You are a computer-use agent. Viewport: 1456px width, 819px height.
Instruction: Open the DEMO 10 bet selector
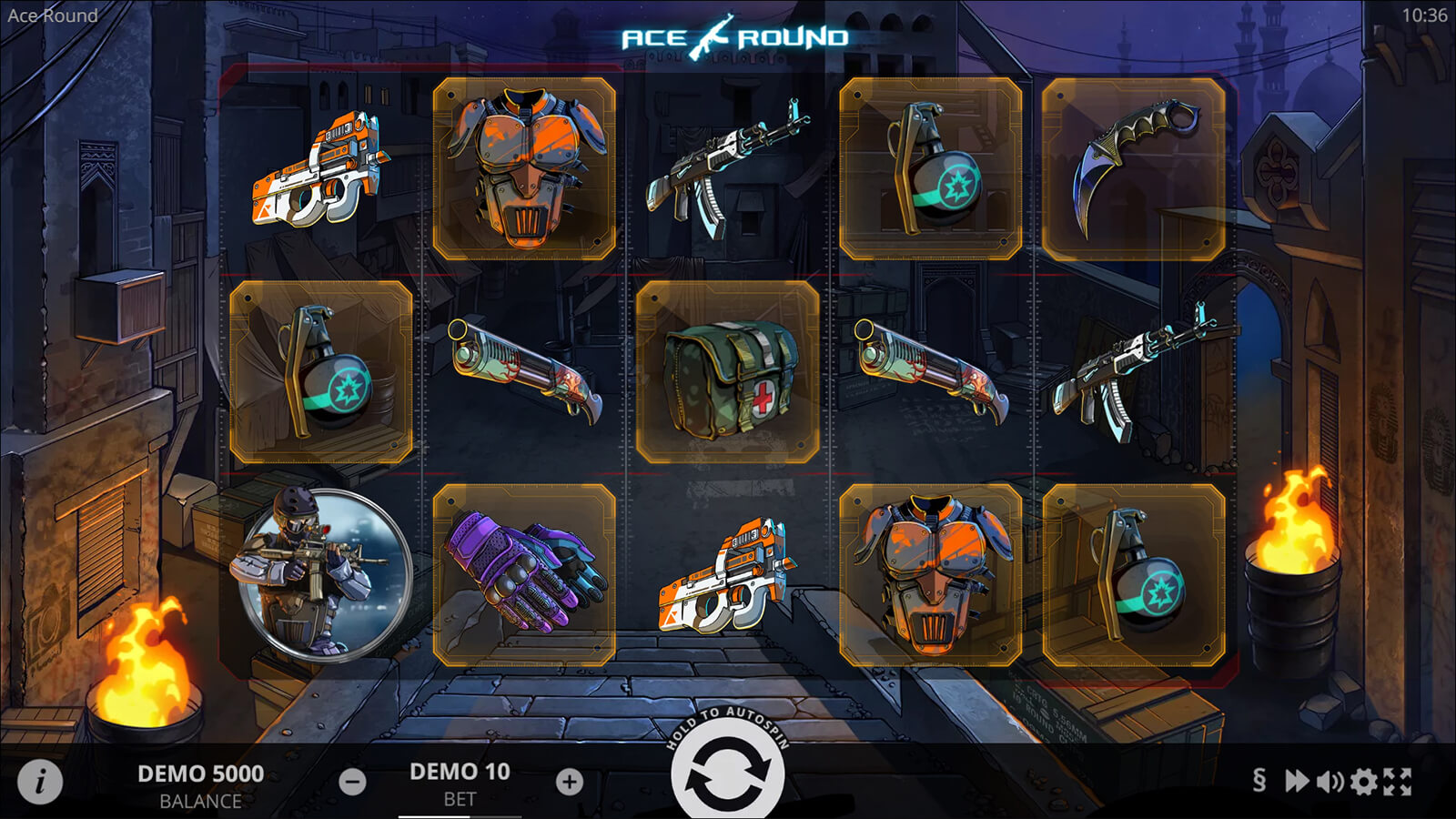pyautogui.click(x=460, y=783)
